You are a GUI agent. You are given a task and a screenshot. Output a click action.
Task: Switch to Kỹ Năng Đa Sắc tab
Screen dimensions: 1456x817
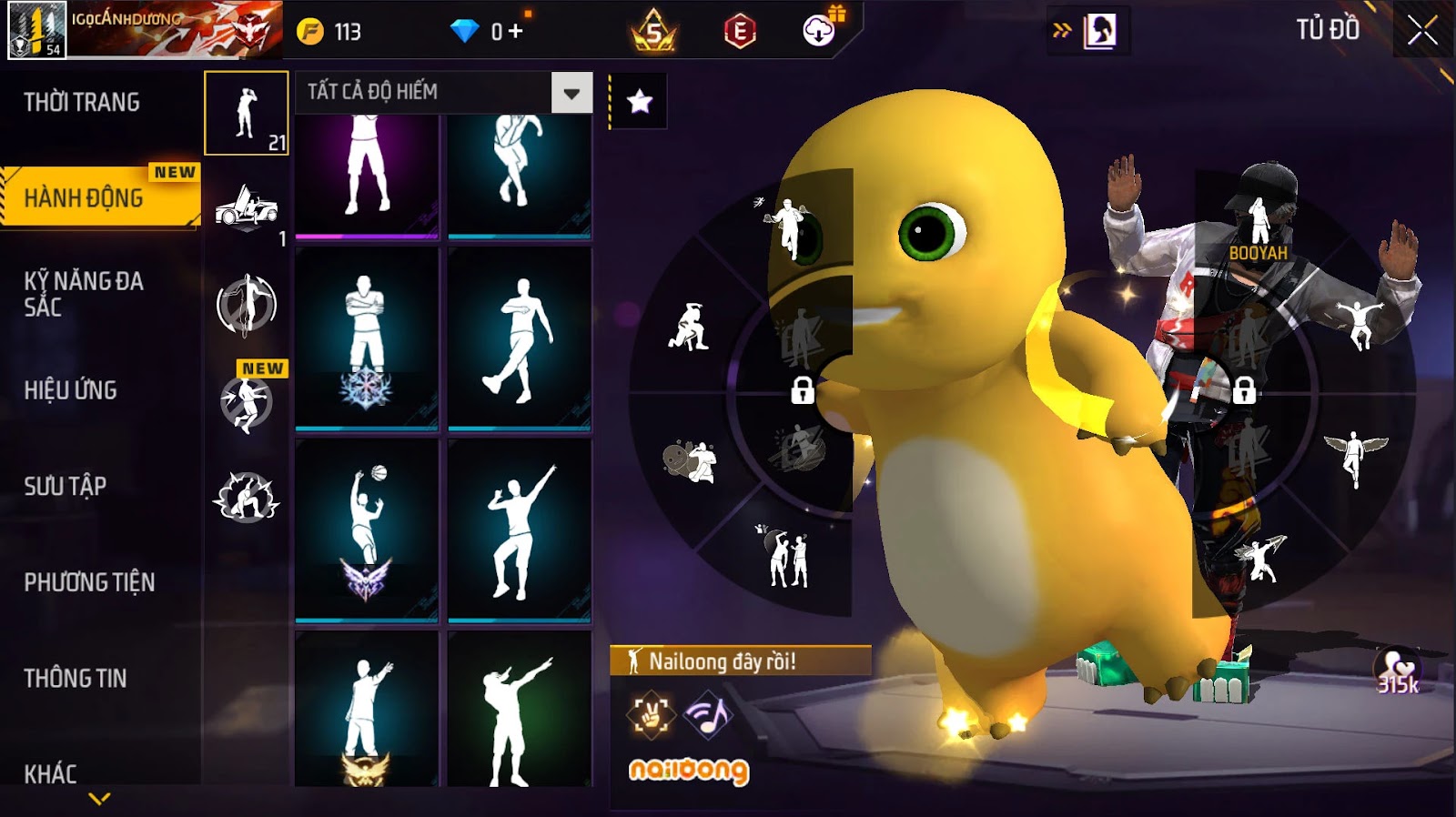(x=84, y=294)
